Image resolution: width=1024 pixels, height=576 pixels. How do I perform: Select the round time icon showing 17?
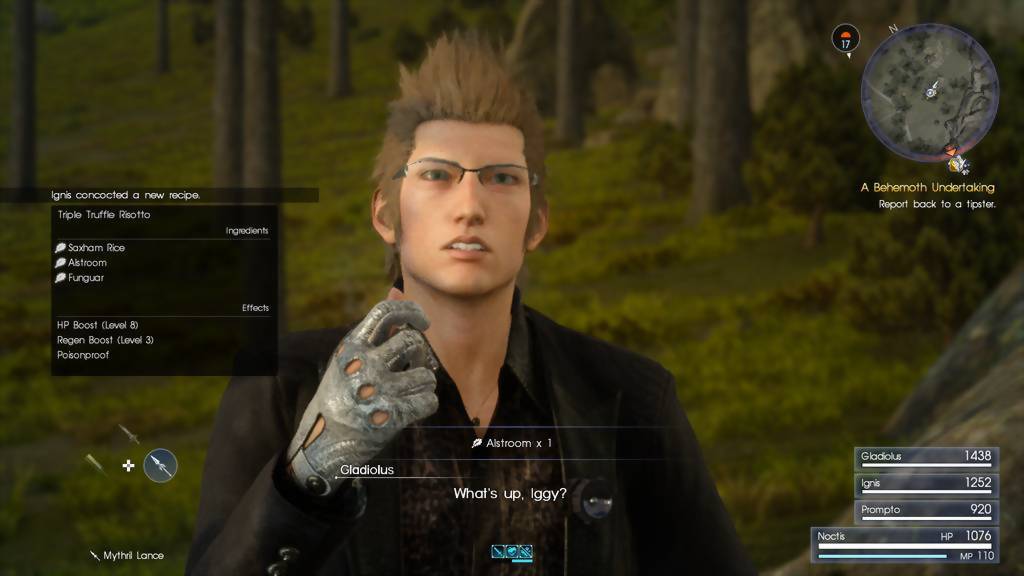[x=846, y=40]
